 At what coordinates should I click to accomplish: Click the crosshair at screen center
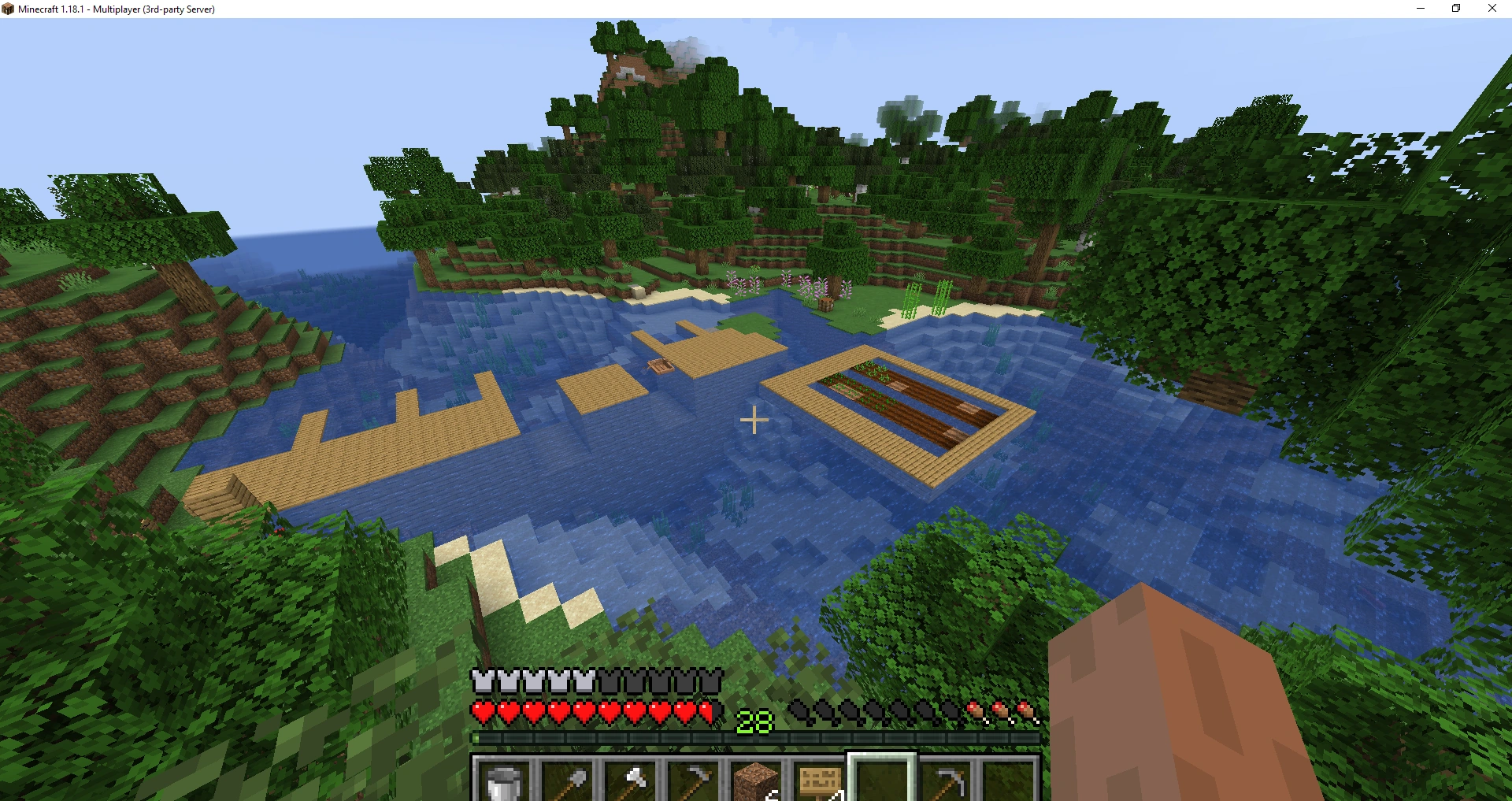754,421
